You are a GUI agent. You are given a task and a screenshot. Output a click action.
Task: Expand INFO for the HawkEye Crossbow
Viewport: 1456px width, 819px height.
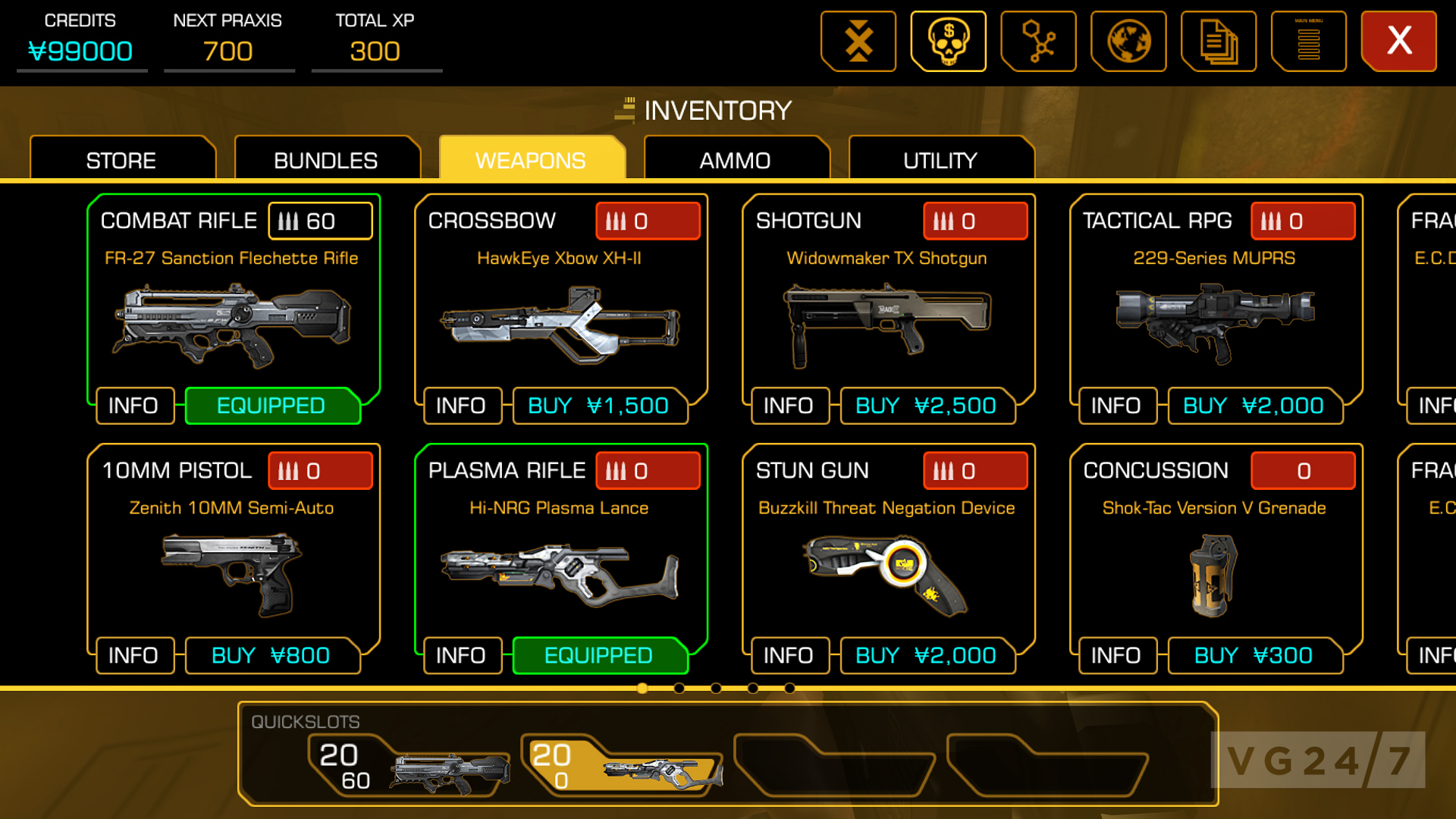pos(462,406)
